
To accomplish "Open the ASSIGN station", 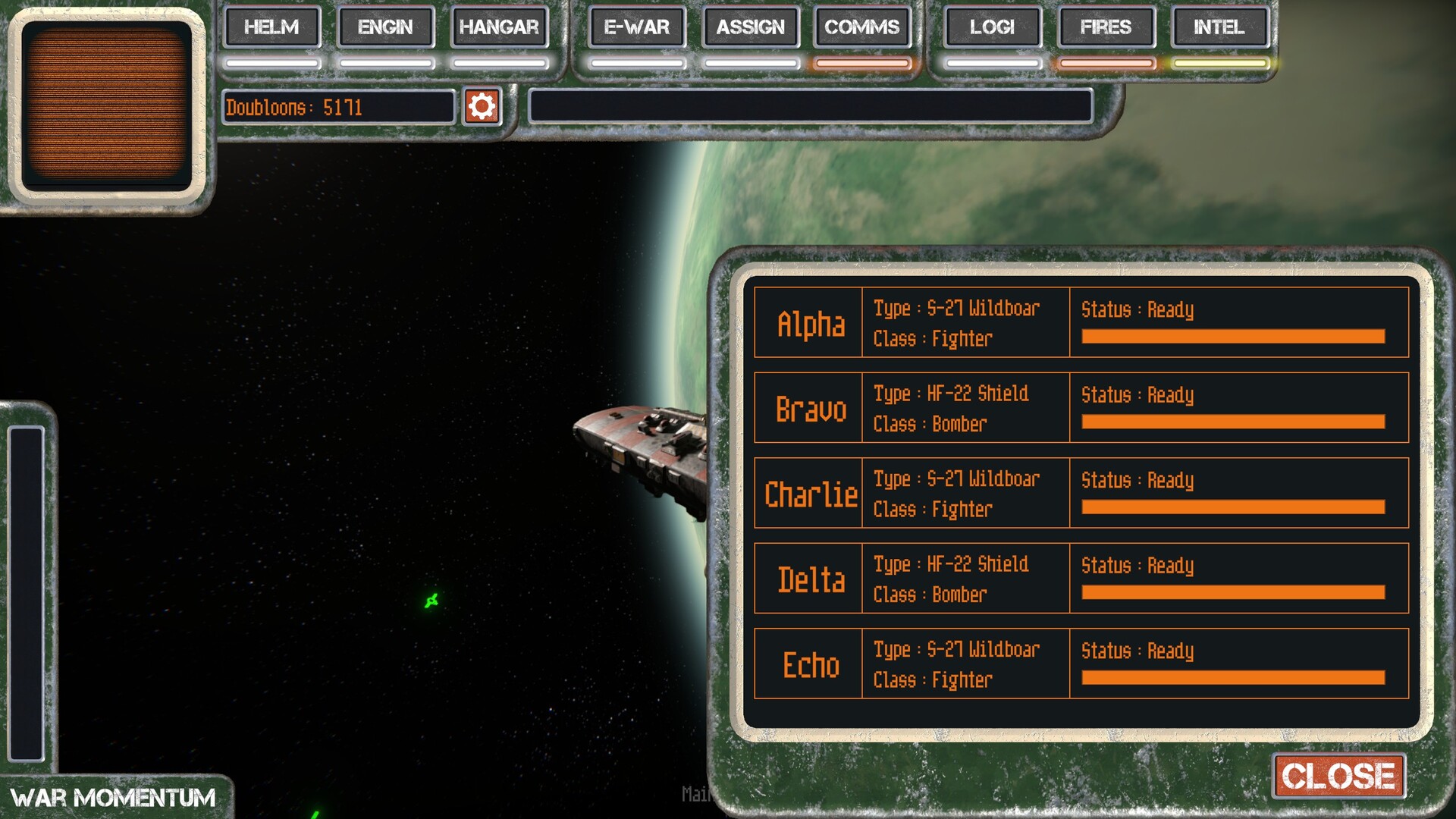I will point(751,27).
